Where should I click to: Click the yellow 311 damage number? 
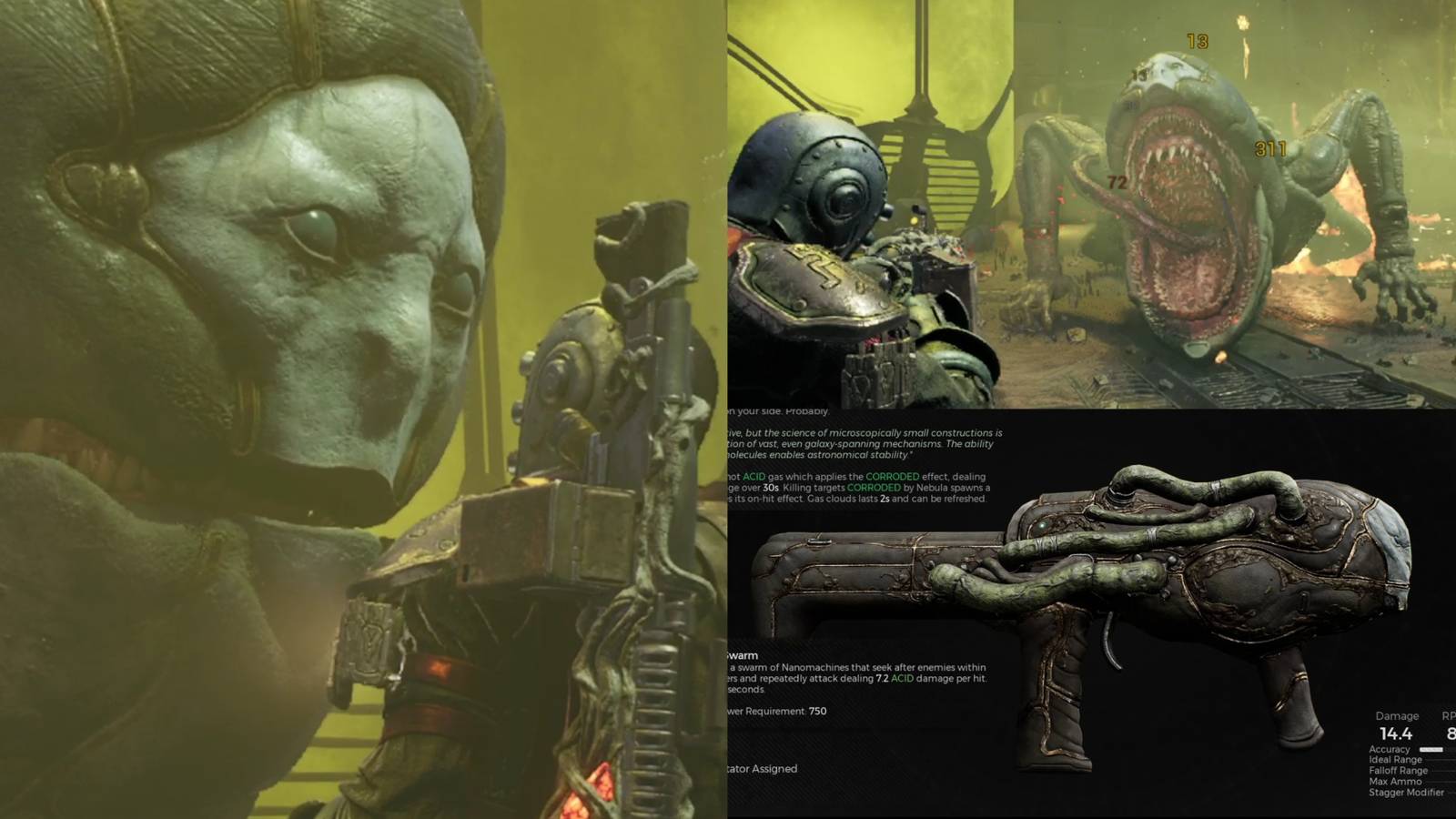(1268, 147)
